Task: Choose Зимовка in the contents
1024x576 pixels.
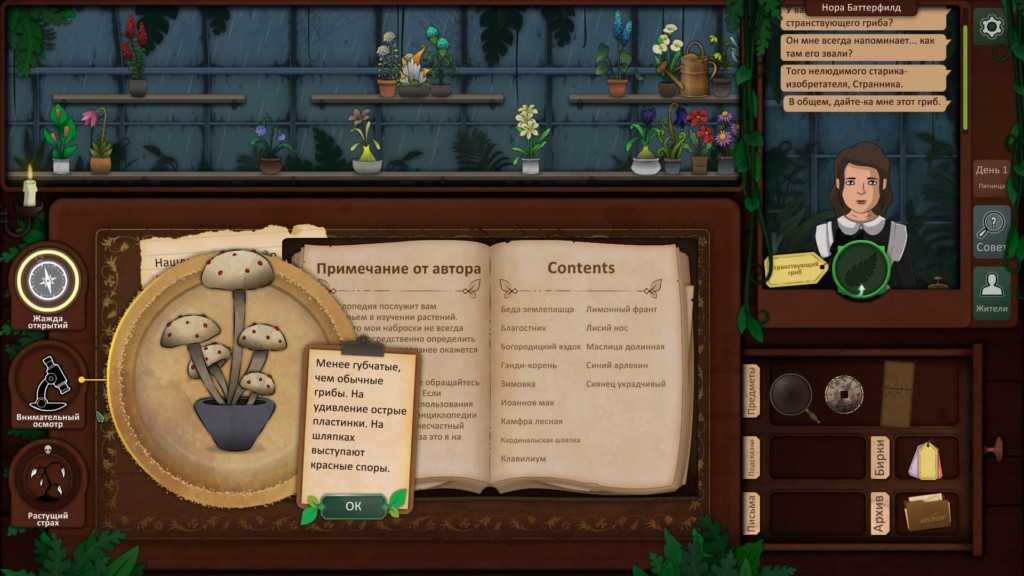Action: tap(518, 384)
